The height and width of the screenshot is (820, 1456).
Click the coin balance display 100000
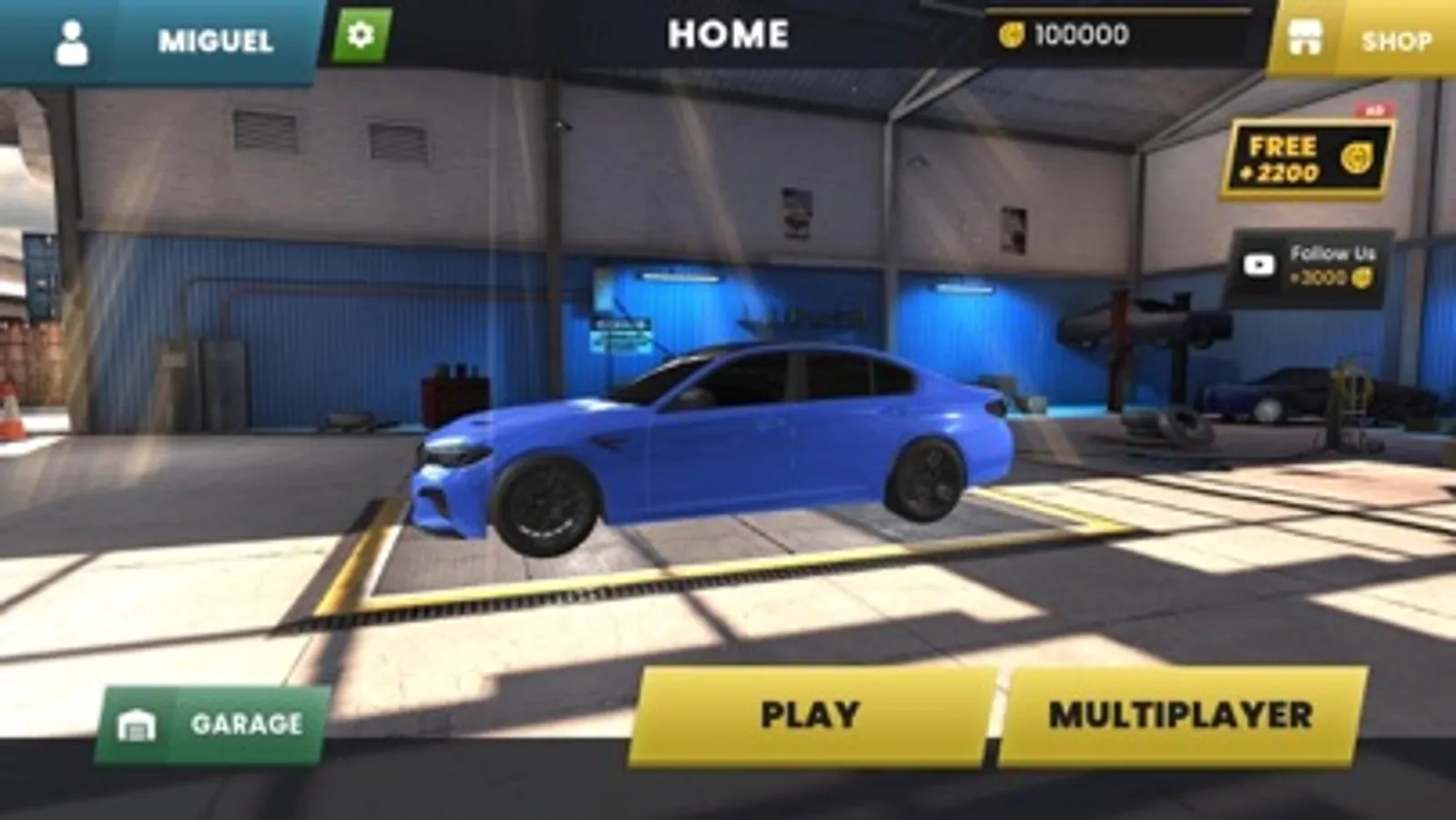(1080, 36)
